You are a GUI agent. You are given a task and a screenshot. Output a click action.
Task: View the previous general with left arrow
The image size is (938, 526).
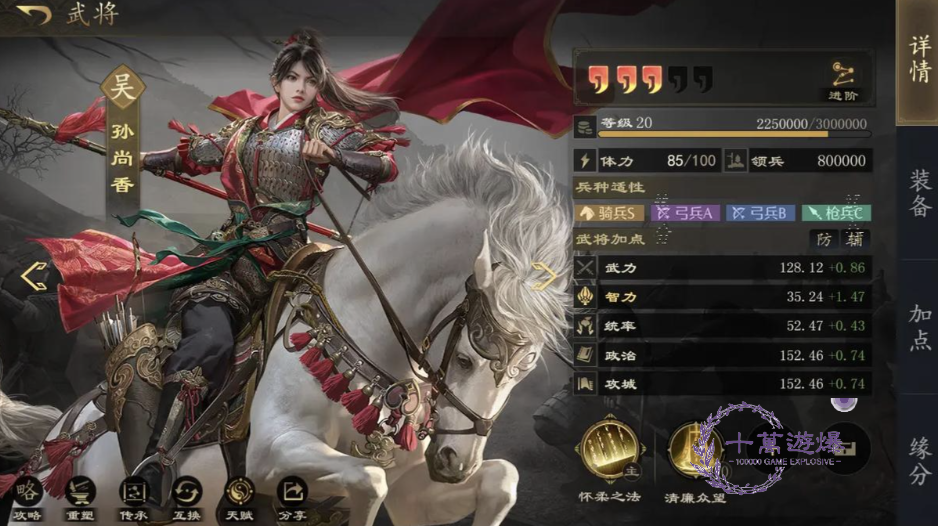click(x=33, y=276)
